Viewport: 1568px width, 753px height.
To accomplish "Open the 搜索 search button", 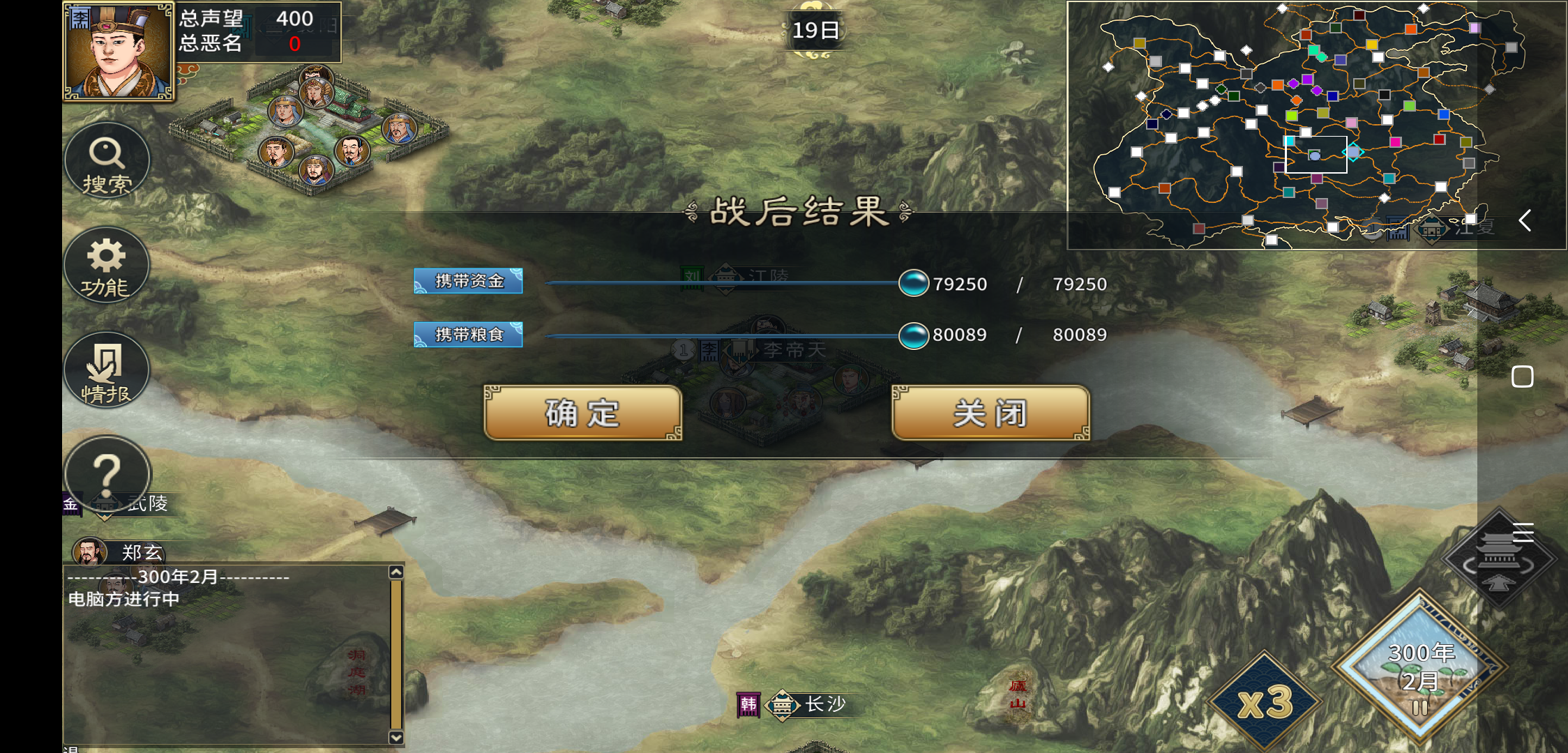I will [107, 162].
